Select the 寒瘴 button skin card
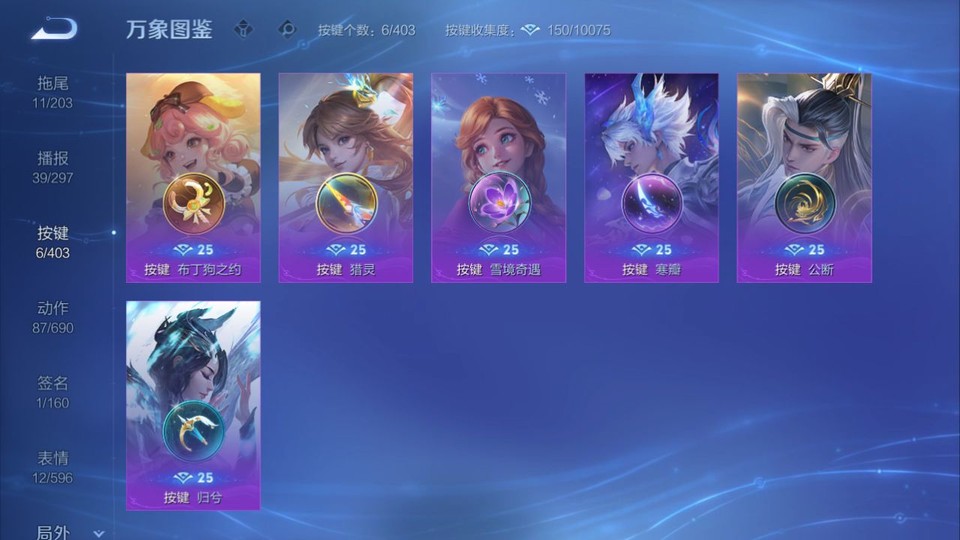The image size is (960, 540). click(651, 177)
